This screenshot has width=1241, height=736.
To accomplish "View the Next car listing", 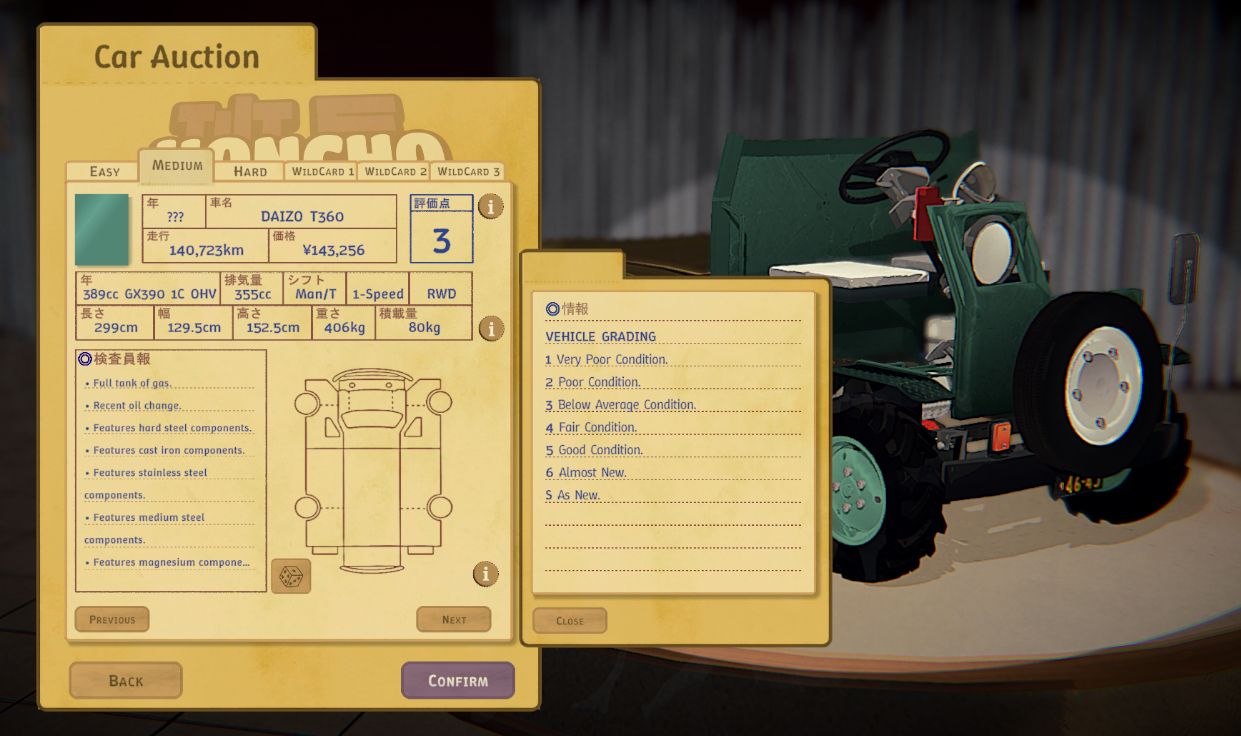I will 454,619.
